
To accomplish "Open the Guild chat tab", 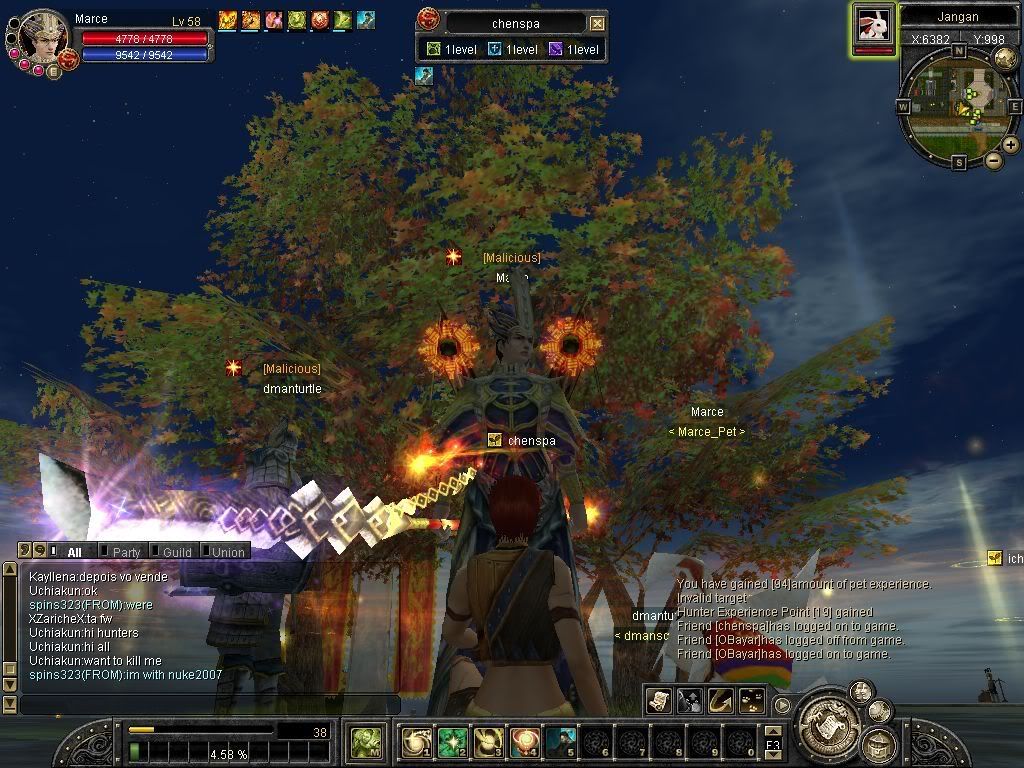I will click(x=176, y=551).
